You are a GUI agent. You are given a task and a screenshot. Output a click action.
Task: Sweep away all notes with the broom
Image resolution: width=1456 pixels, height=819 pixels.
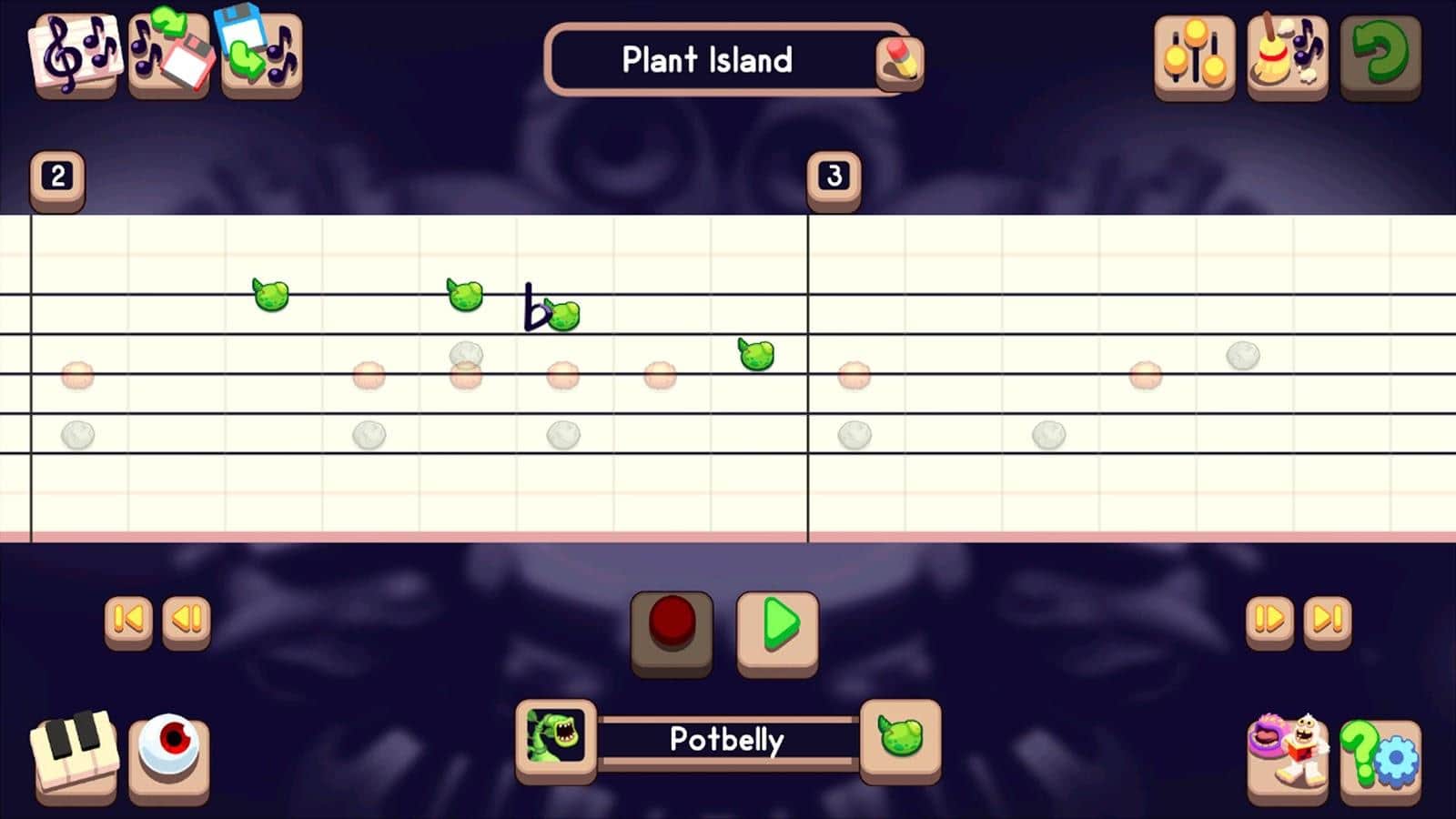1289,55
